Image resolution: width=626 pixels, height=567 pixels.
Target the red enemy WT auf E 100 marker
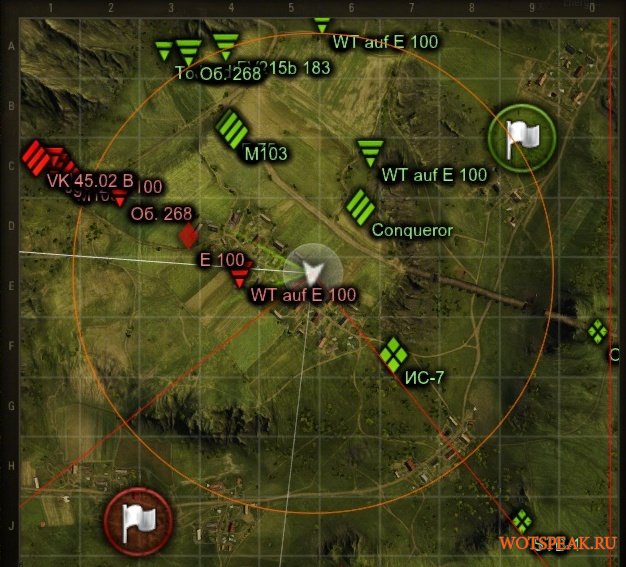[239, 277]
